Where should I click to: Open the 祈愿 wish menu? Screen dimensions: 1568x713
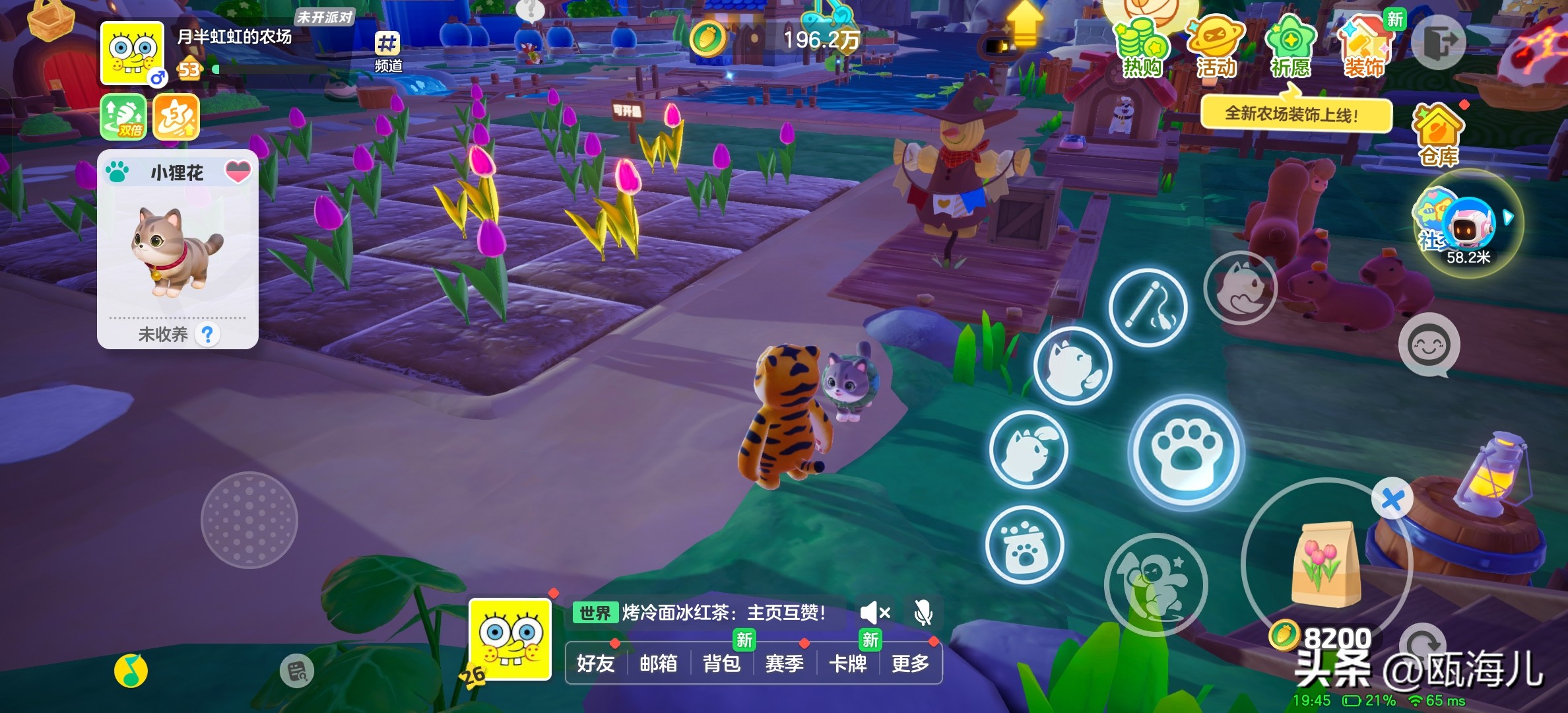(x=1290, y=48)
